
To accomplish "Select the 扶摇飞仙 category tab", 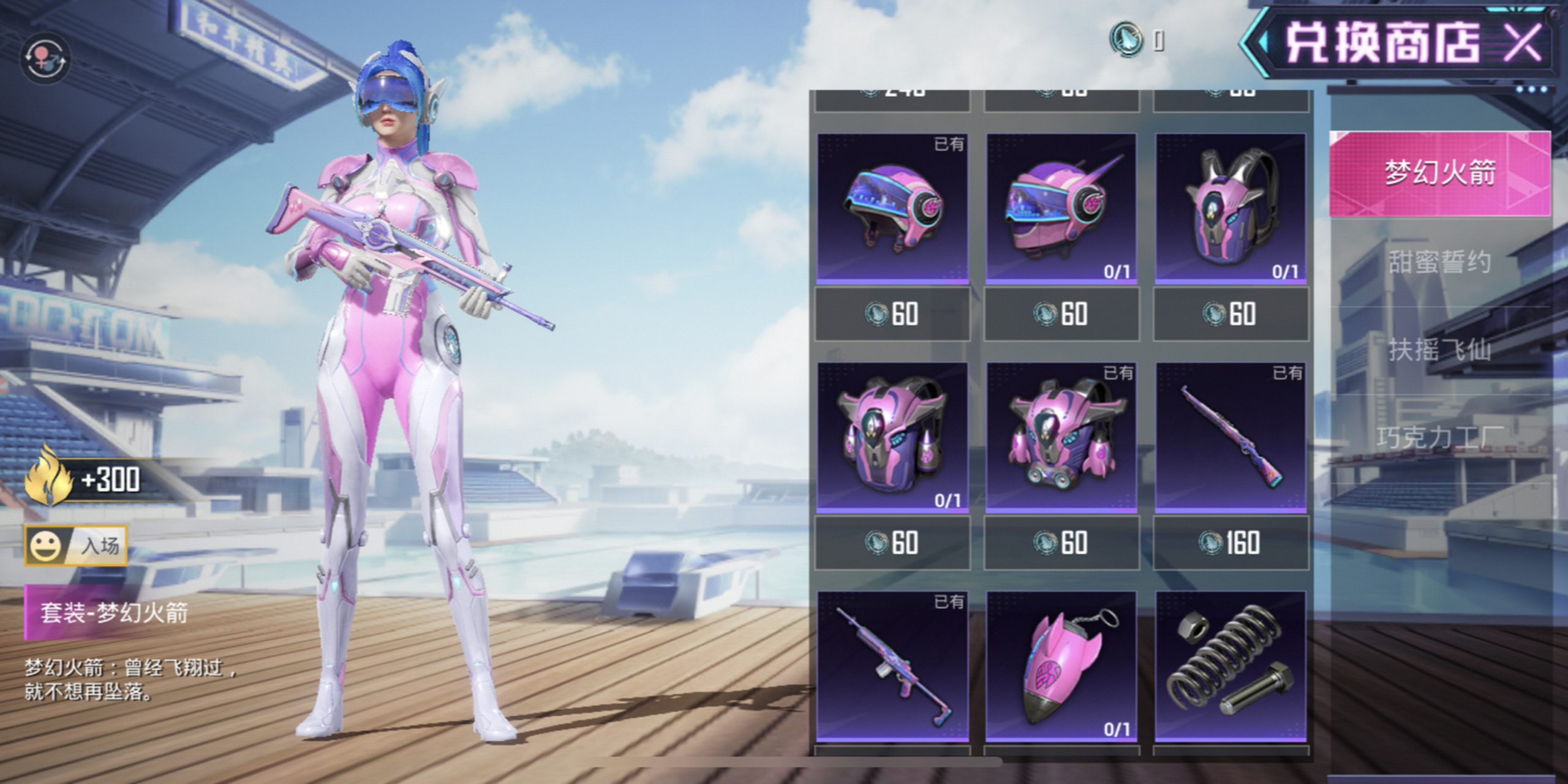I will coord(1439,350).
